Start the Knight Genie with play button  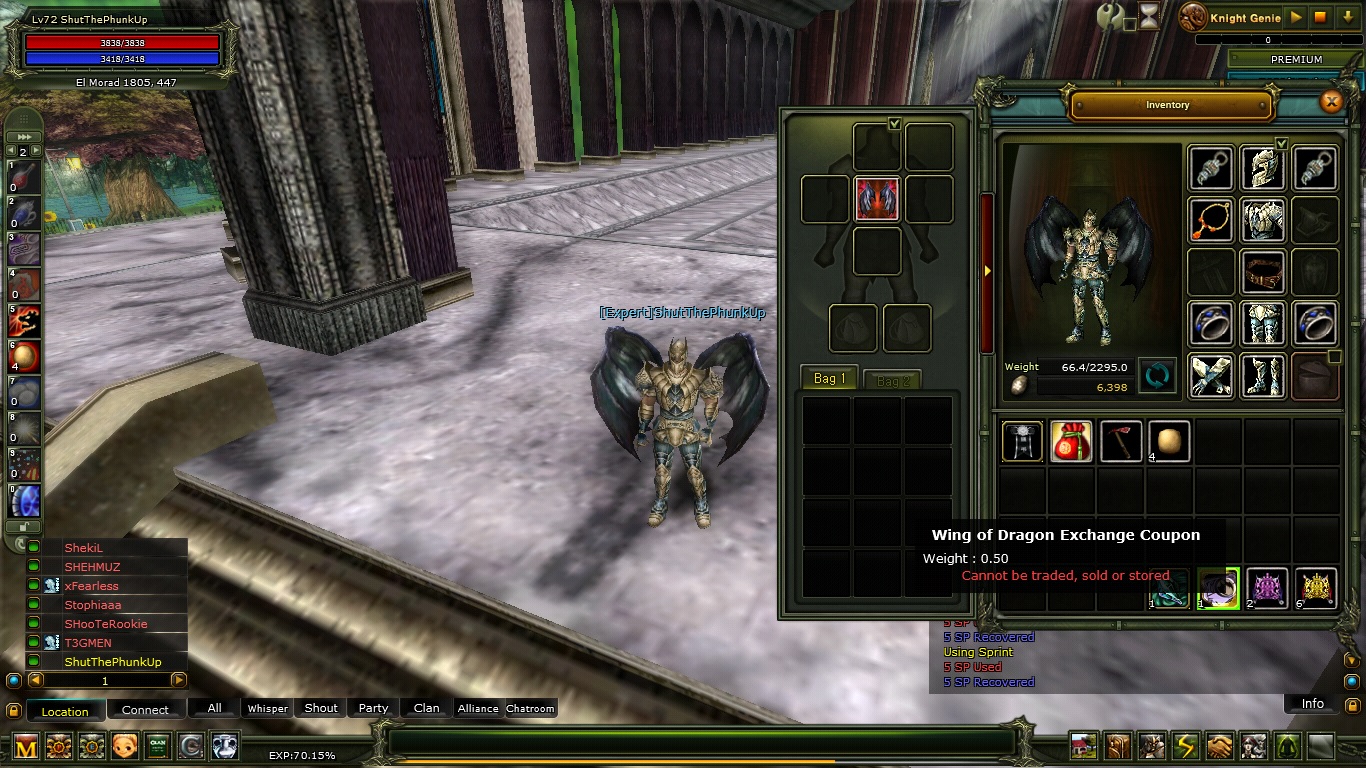[1297, 17]
